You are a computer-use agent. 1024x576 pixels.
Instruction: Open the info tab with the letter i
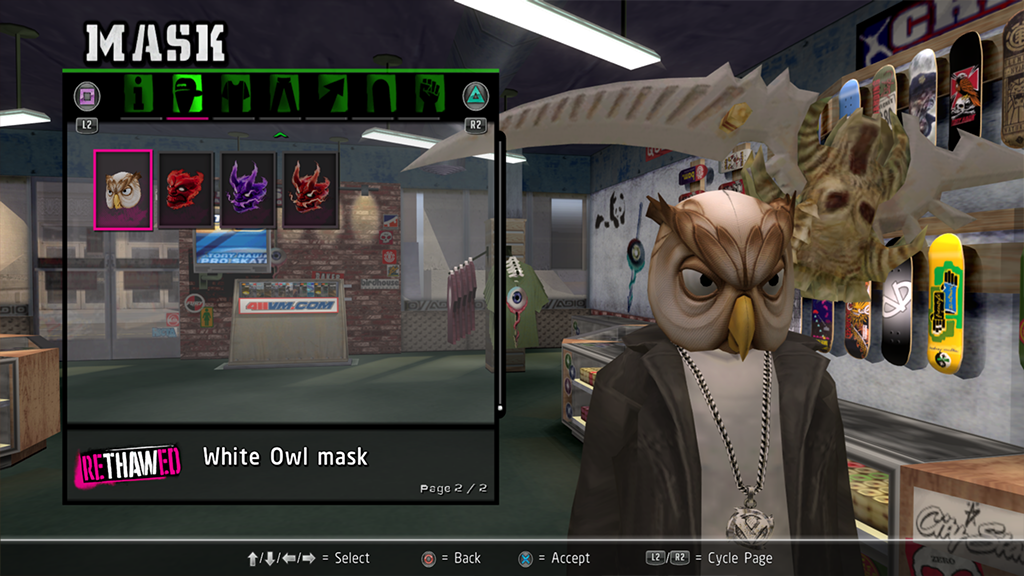click(x=139, y=95)
